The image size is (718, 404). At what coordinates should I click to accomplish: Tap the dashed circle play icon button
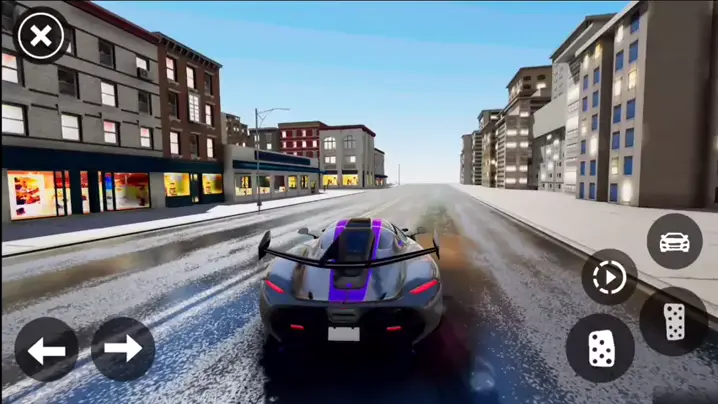pyautogui.click(x=609, y=277)
